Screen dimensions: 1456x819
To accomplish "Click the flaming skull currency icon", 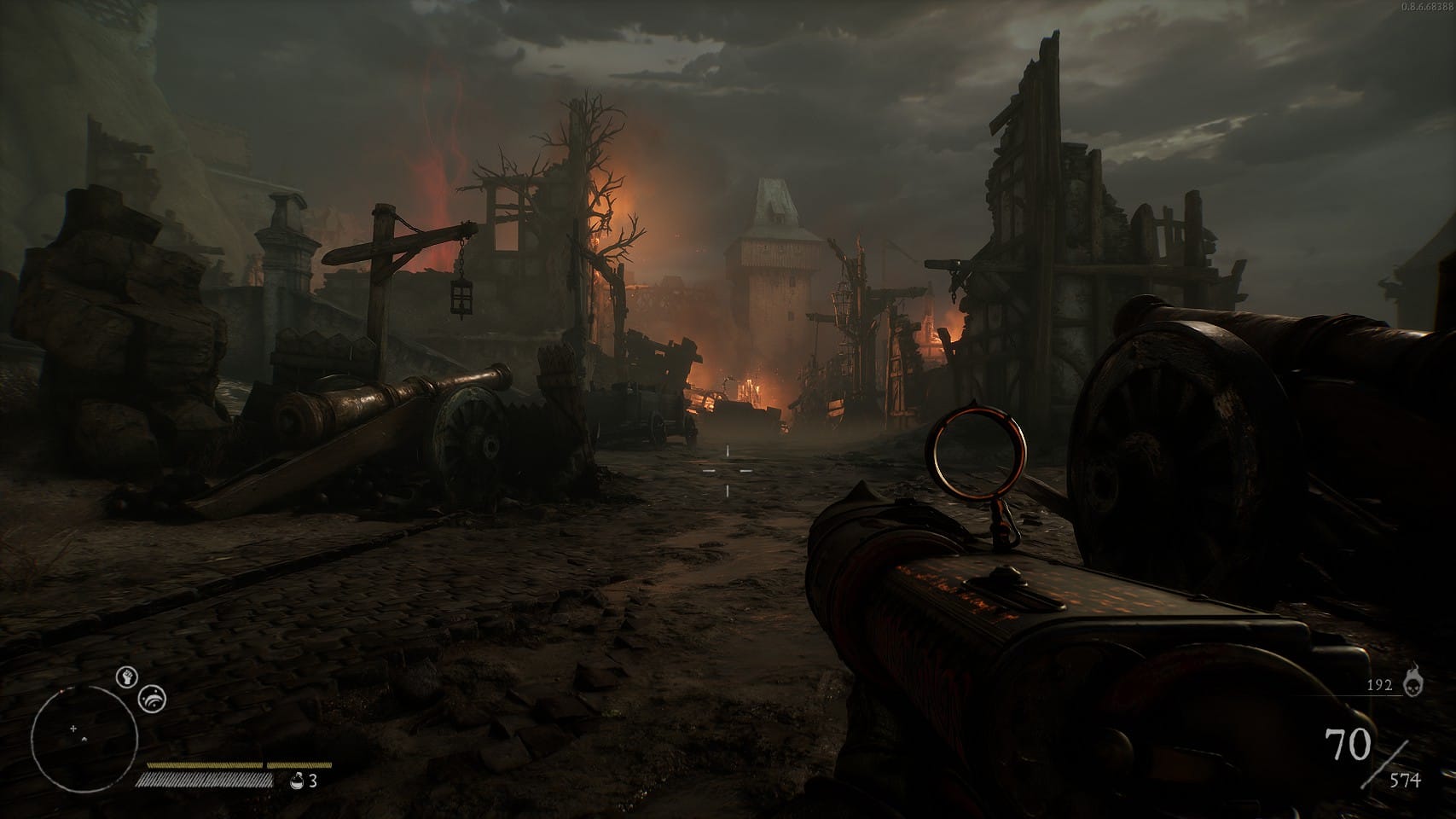I will (x=1413, y=683).
